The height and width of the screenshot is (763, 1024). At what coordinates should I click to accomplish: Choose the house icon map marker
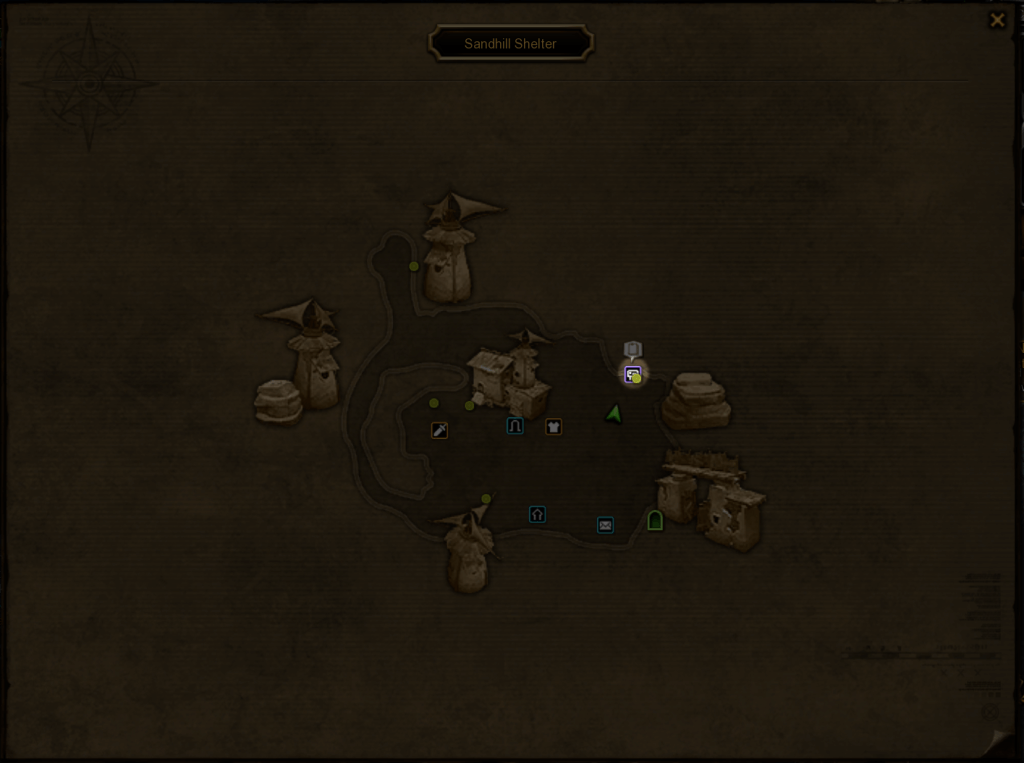coord(537,514)
